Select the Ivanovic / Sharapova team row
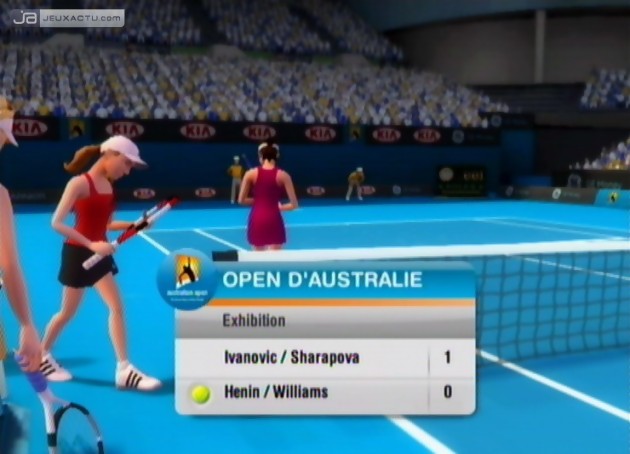 (x=290, y=357)
